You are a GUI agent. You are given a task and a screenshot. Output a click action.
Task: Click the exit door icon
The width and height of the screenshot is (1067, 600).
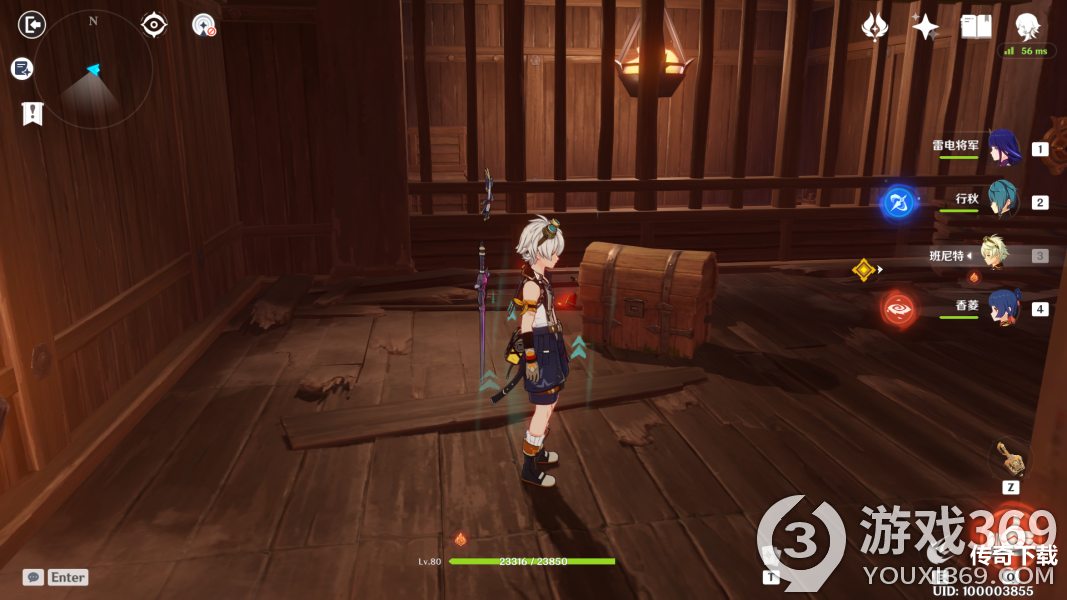point(32,24)
